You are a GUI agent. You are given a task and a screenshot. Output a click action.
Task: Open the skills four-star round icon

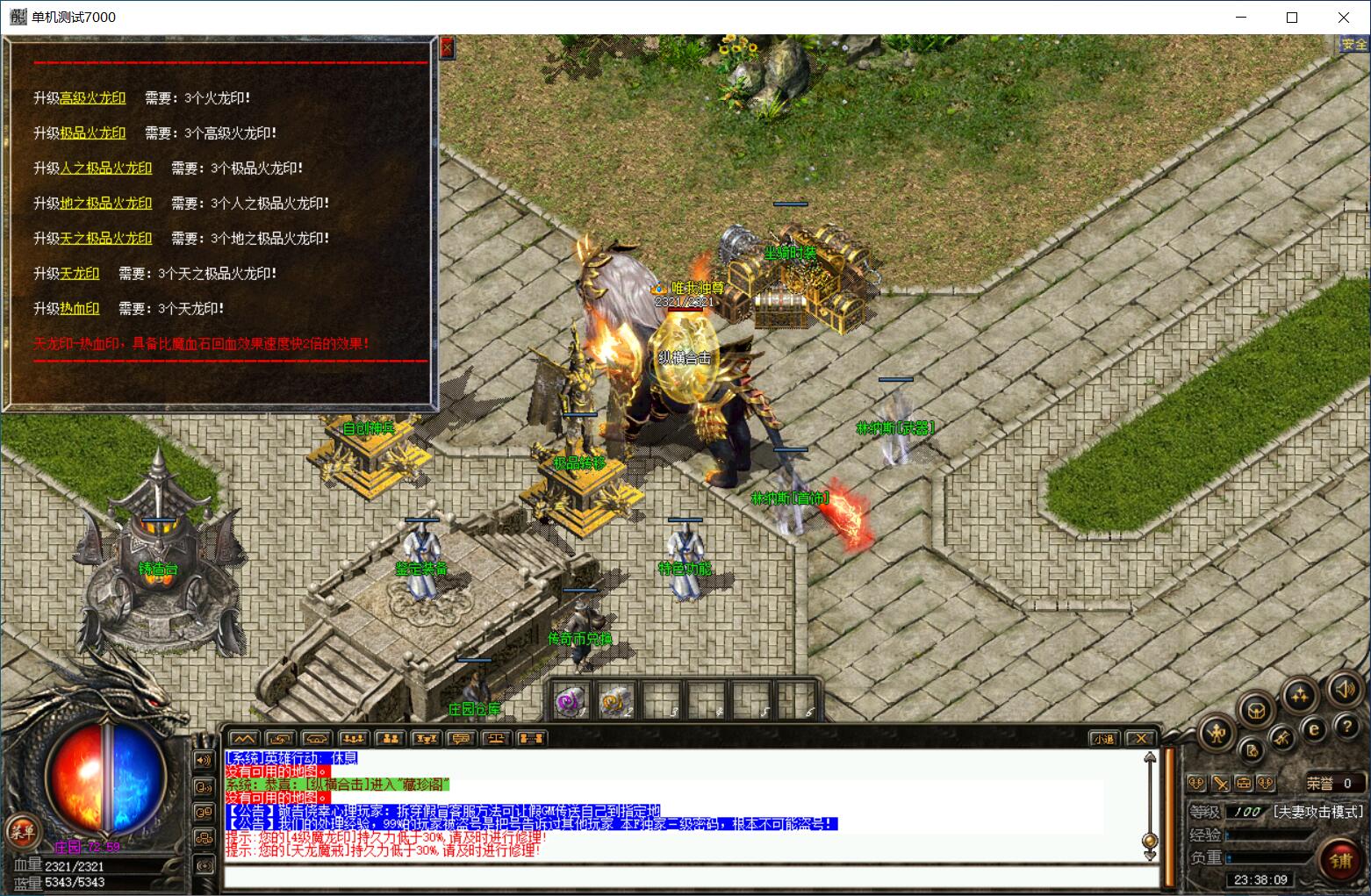[x=1299, y=695]
